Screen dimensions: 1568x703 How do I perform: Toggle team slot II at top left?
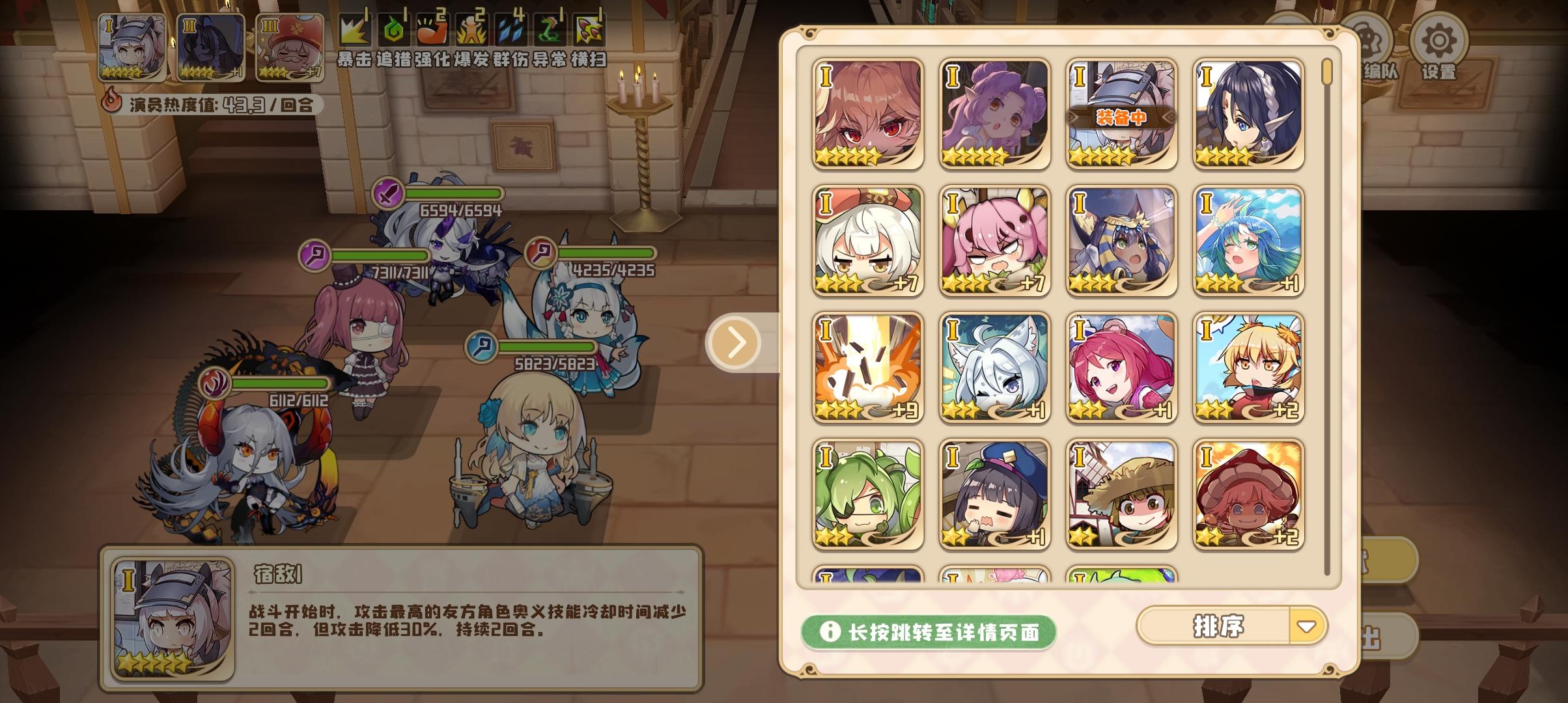(208, 49)
